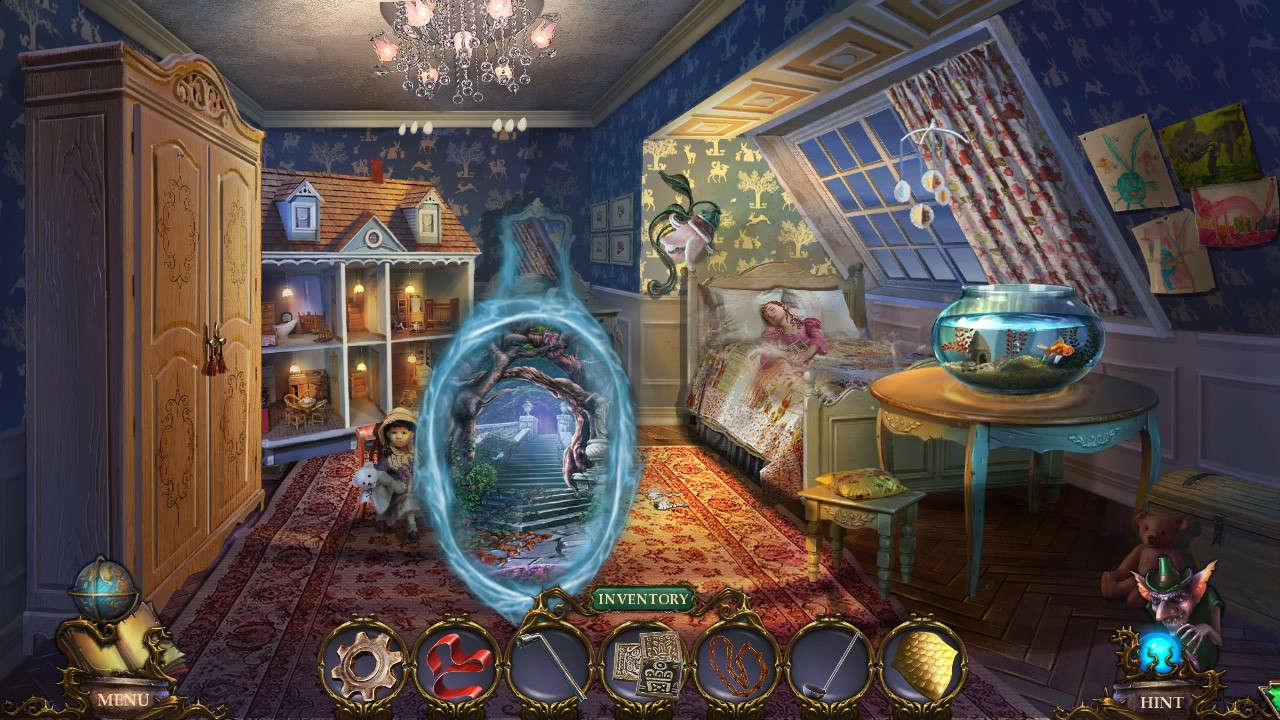Expand the INVENTORY bar label

click(x=640, y=600)
